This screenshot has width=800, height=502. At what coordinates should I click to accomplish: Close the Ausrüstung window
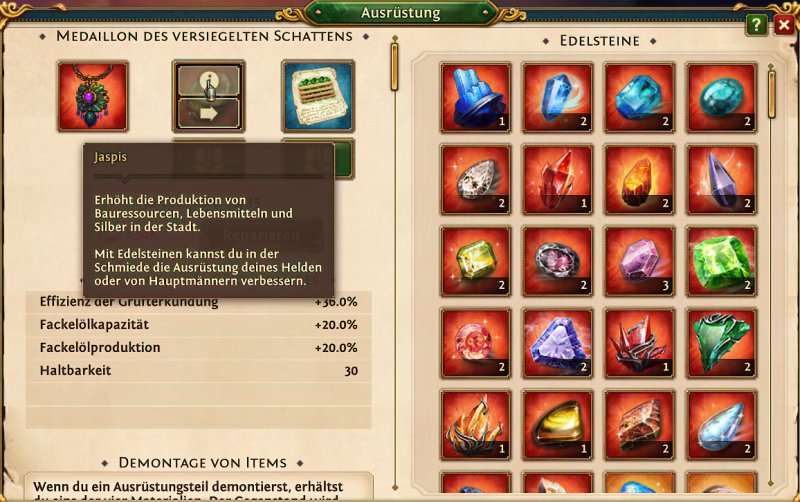pos(783,25)
